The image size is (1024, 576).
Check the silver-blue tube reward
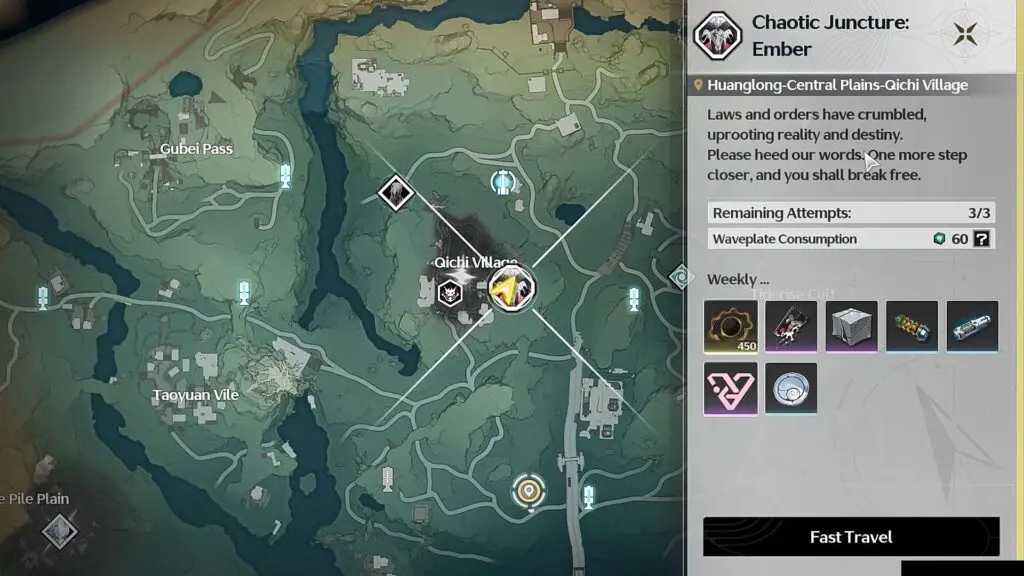click(972, 327)
